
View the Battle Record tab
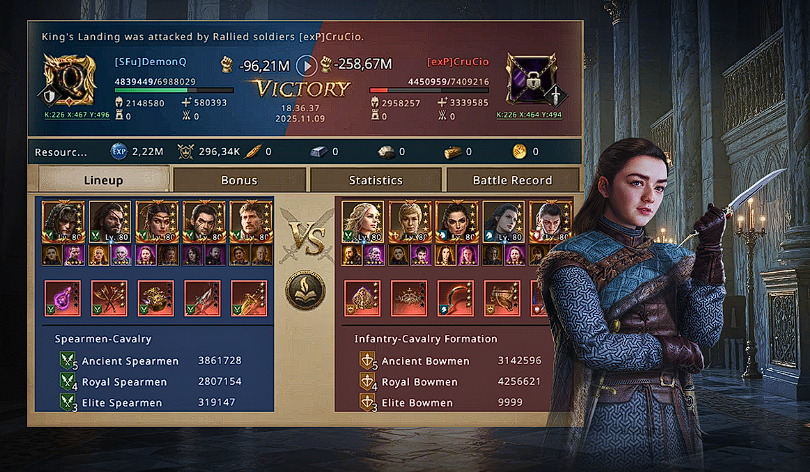tap(511, 180)
